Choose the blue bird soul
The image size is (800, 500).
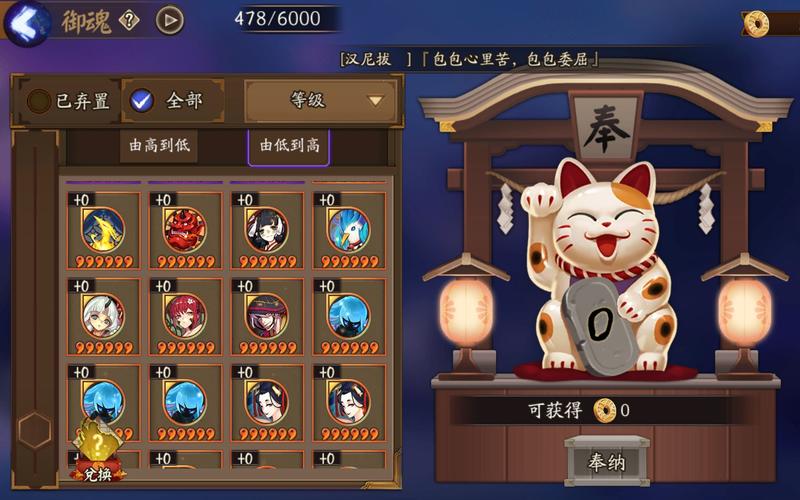point(348,230)
